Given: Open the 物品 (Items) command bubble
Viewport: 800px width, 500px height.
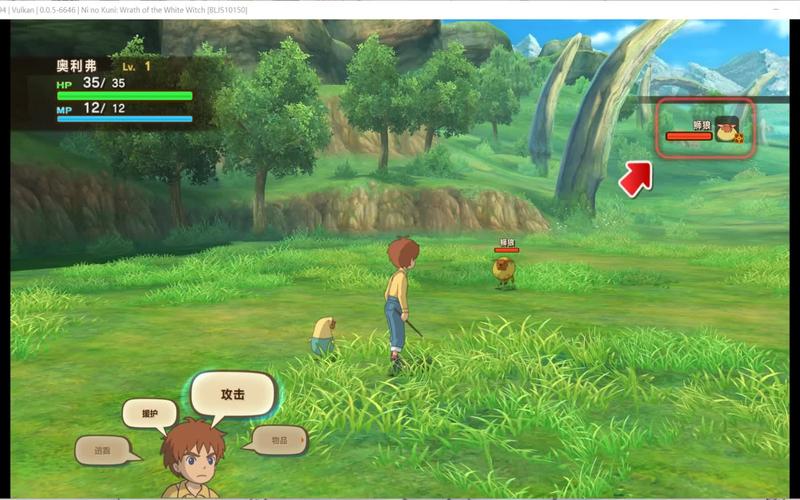Looking at the screenshot, I should click(x=279, y=440).
